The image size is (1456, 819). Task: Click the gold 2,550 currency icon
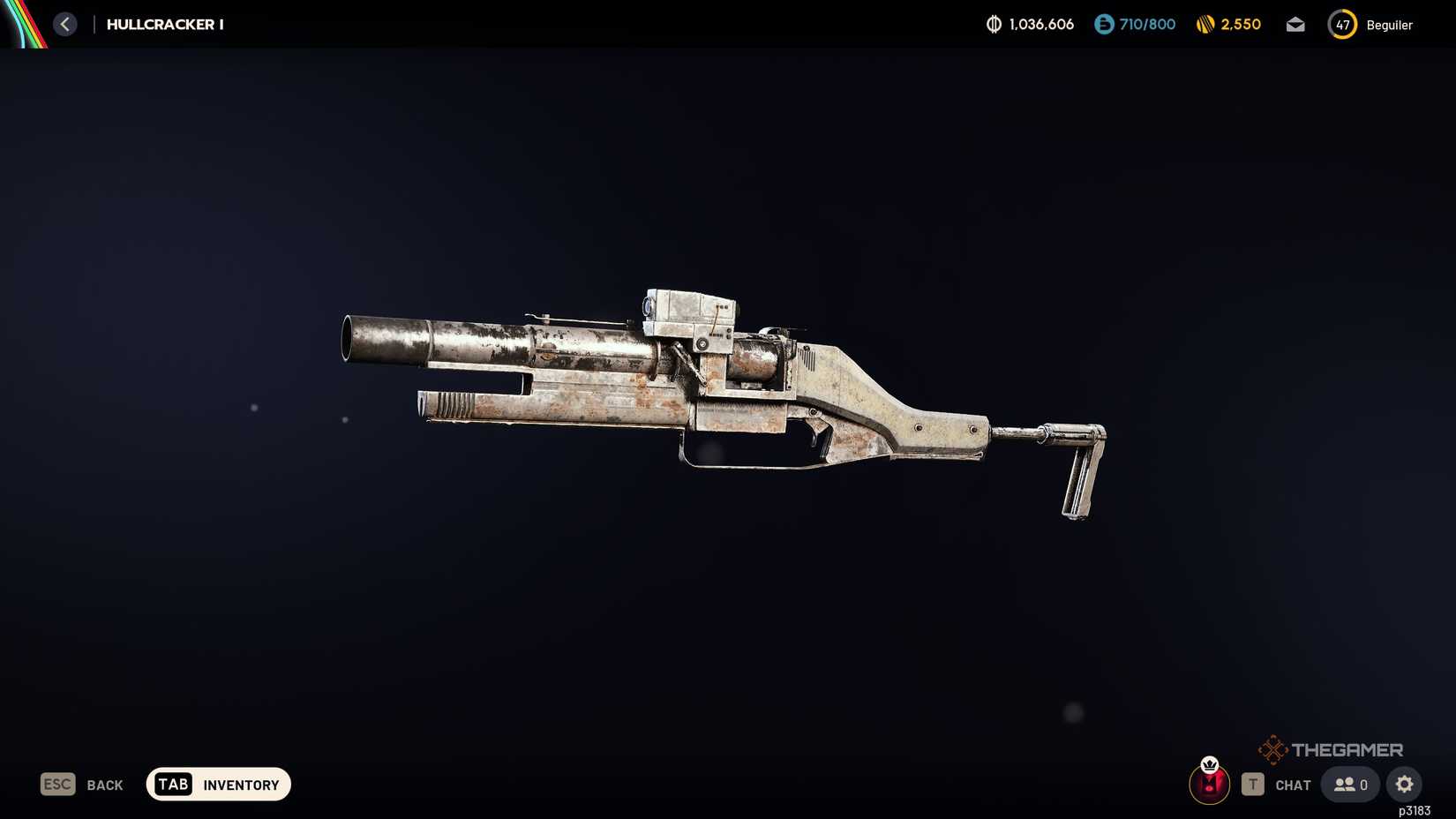click(1205, 24)
